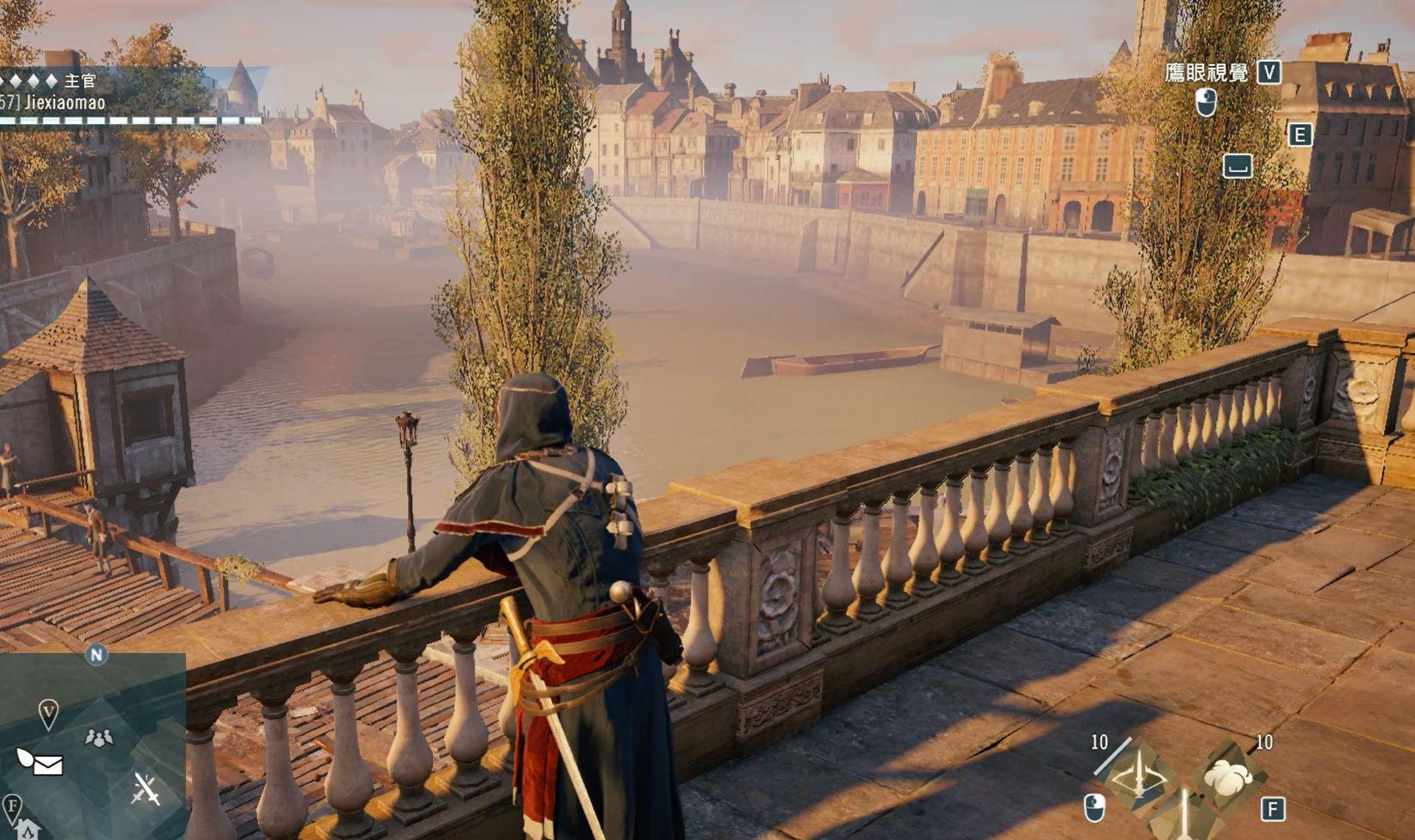Click the crossed swords marker on minimap
The height and width of the screenshot is (840, 1415).
[x=146, y=789]
